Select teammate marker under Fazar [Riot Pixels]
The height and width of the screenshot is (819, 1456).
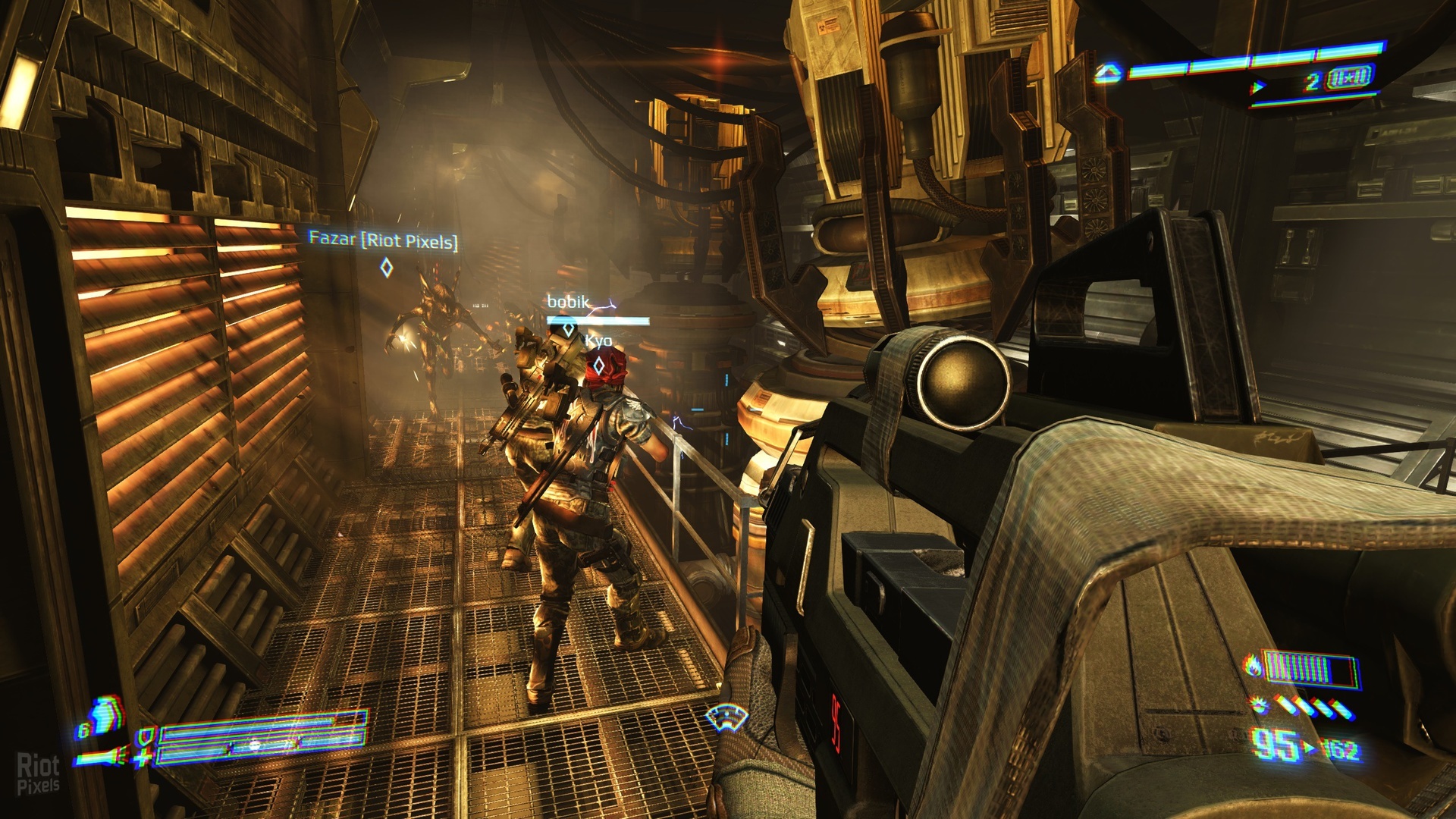click(x=386, y=268)
